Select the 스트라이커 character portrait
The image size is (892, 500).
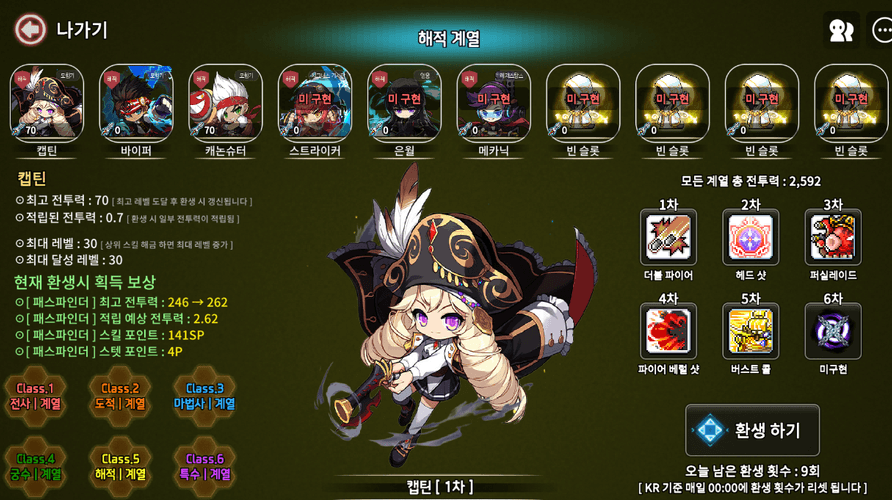315,103
